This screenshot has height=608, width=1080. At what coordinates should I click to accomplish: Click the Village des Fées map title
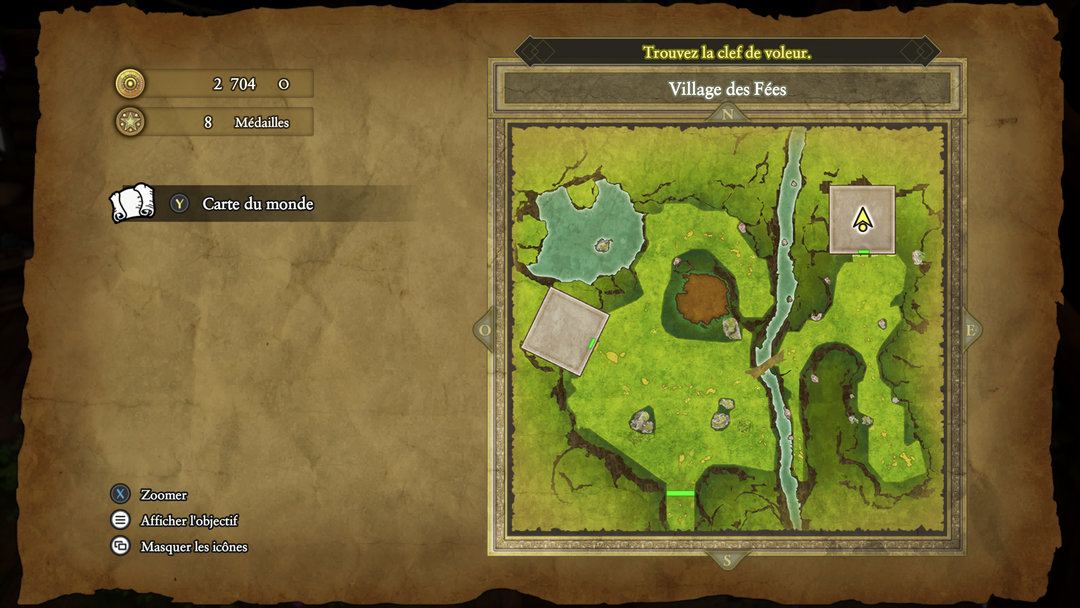(727, 89)
